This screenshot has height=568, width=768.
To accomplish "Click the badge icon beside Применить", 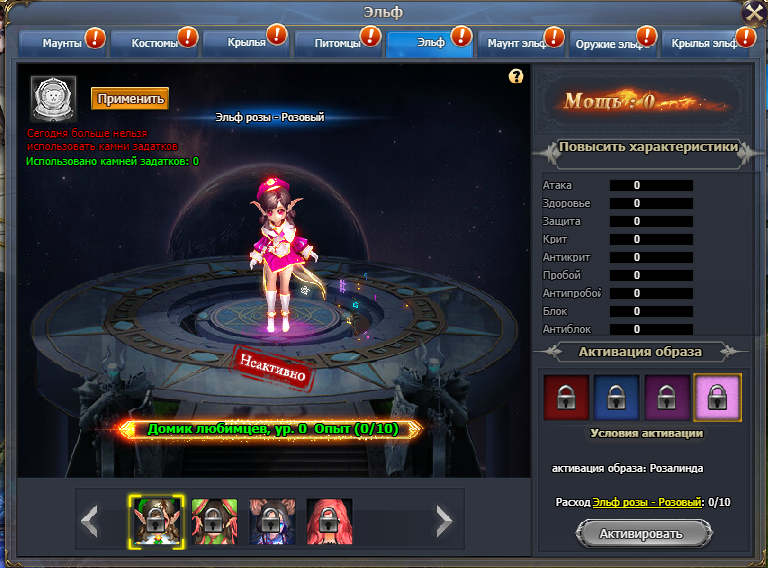I will pos(50,97).
